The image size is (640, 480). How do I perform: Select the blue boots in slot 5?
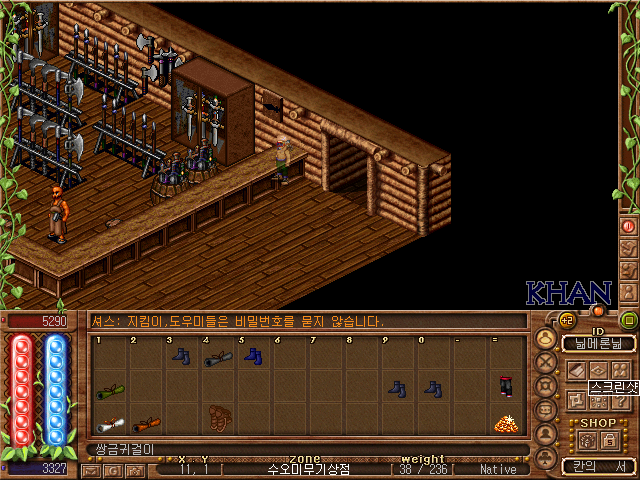tap(252, 355)
